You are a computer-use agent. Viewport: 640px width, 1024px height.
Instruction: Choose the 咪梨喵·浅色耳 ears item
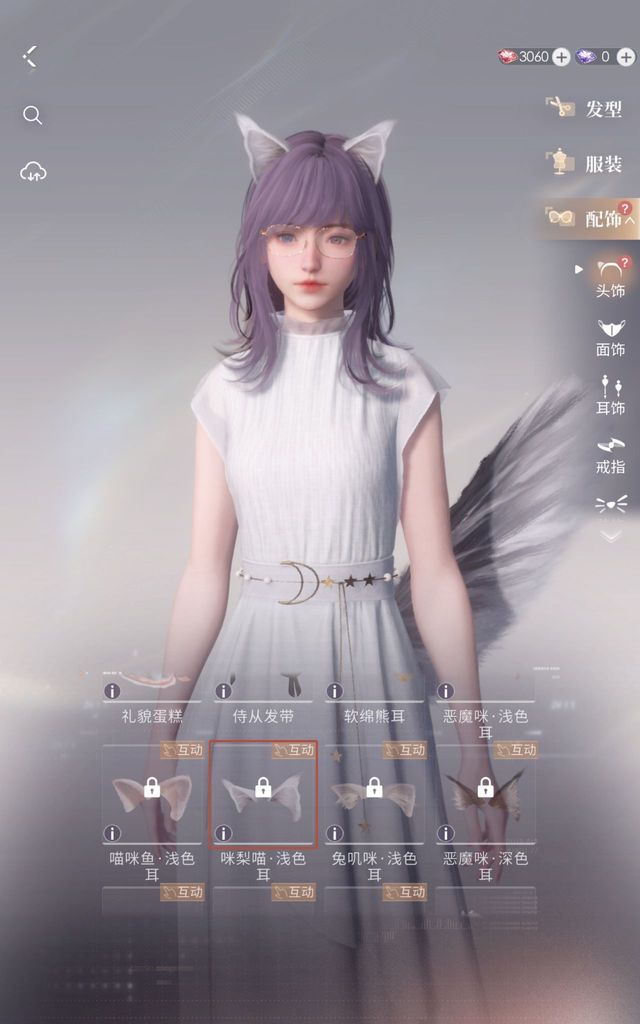click(263, 794)
